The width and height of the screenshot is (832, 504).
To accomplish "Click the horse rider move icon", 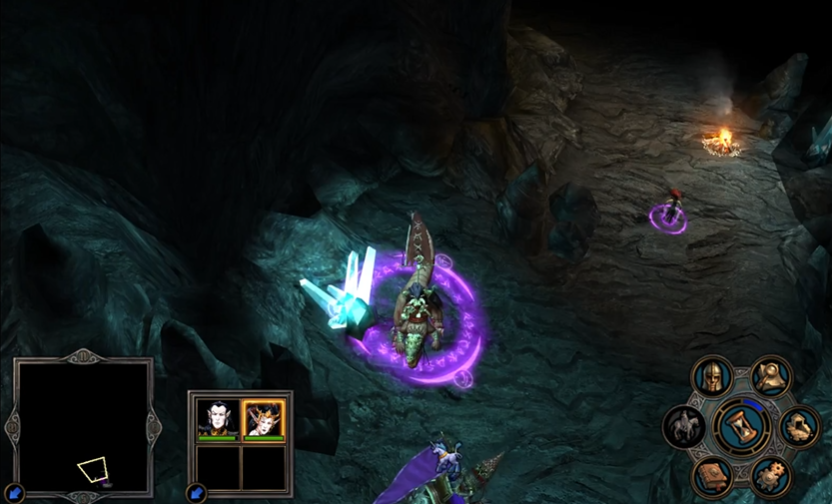I will (x=684, y=427).
